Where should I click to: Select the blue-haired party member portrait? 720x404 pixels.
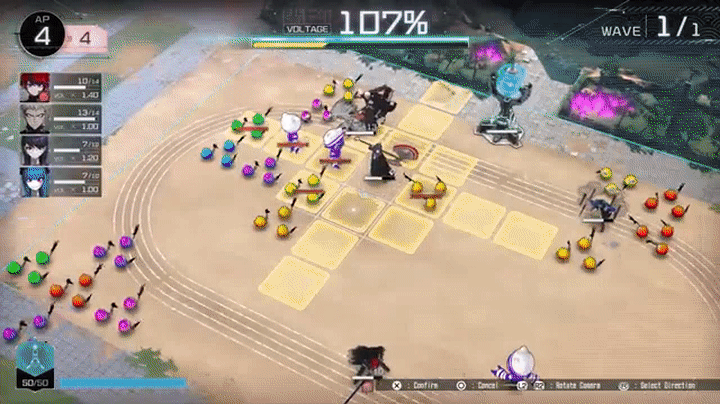(34, 180)
